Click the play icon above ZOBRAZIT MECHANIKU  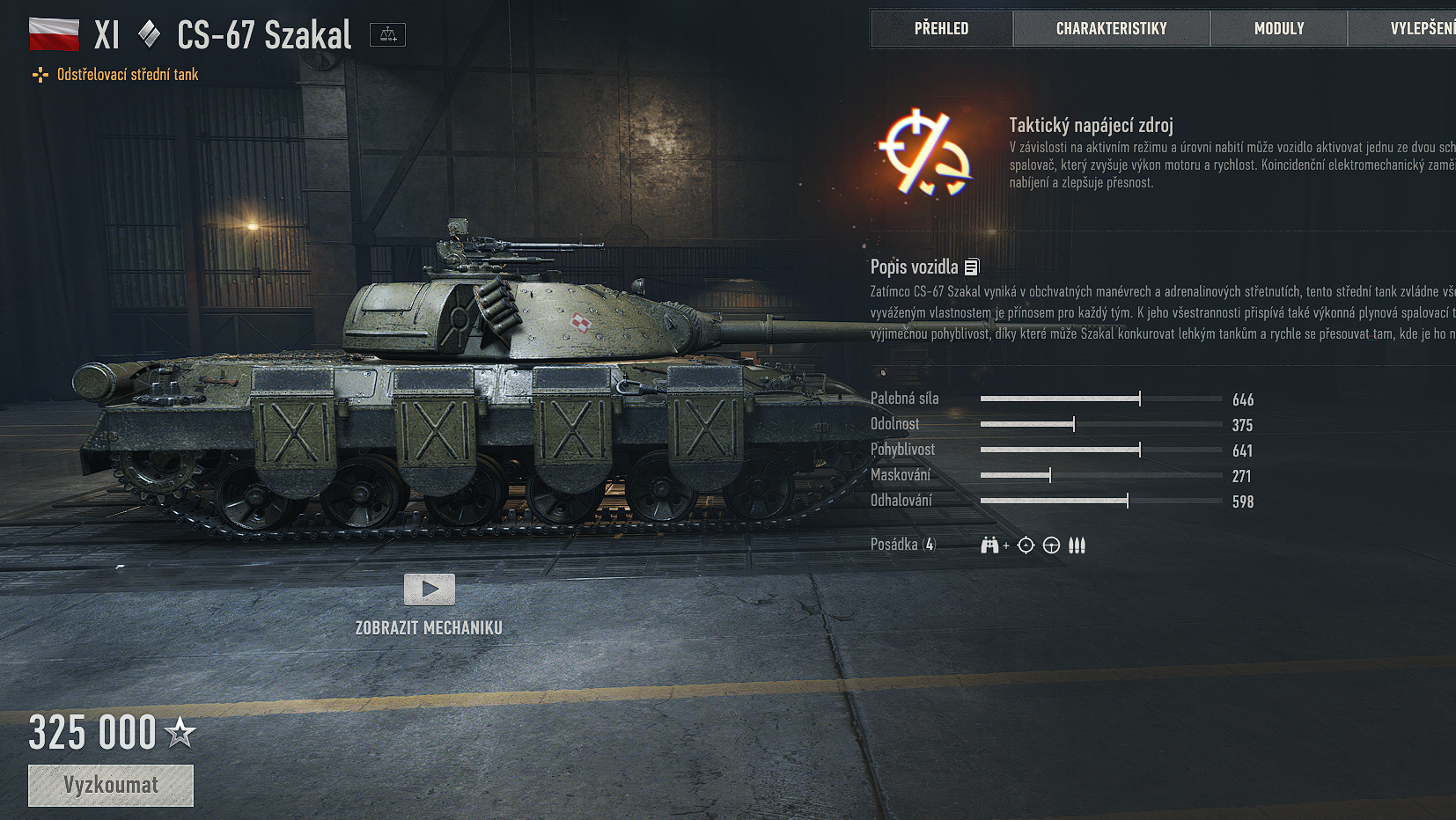[x=429, y=590]
